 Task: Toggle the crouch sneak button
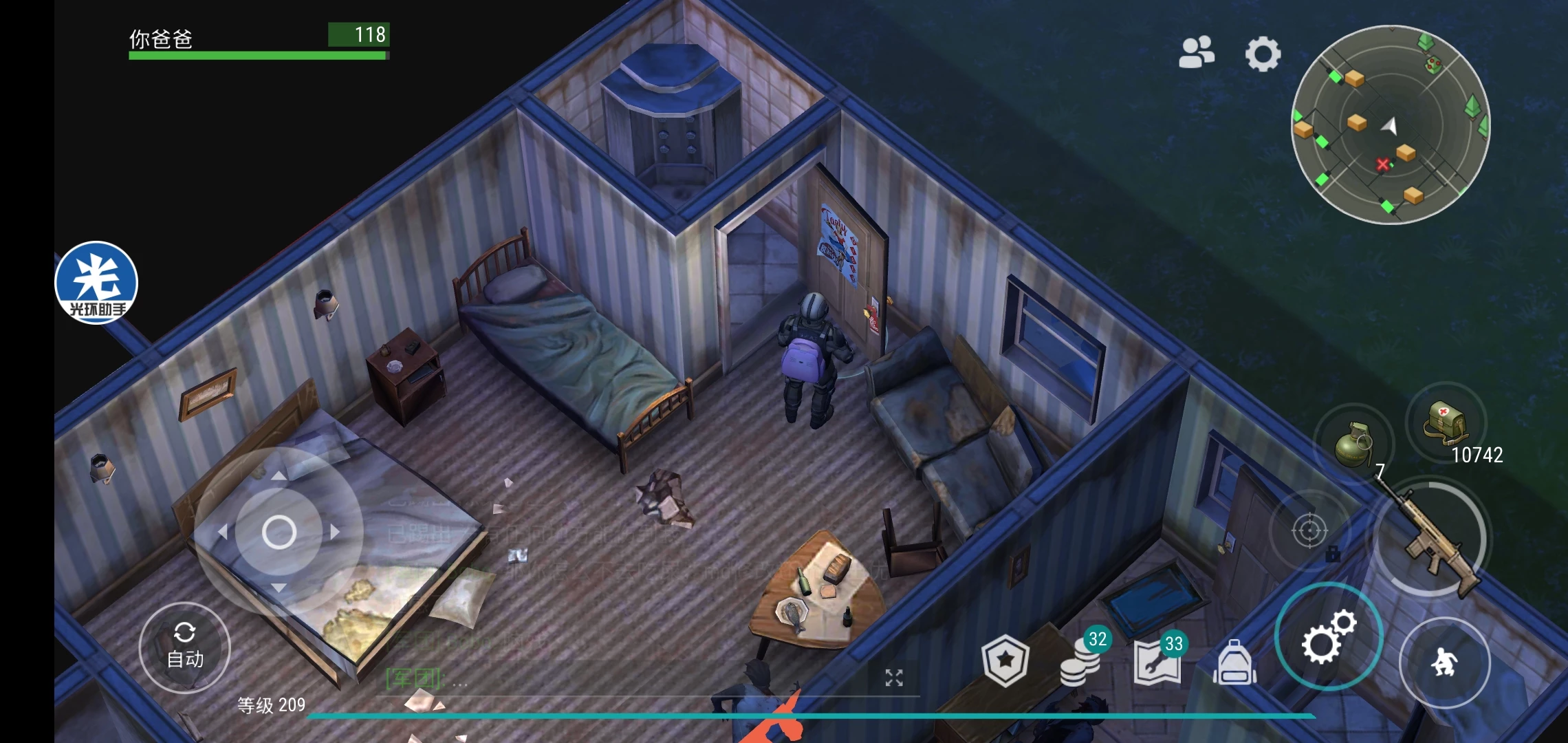pyautogui.click(x=1444, y=663)
